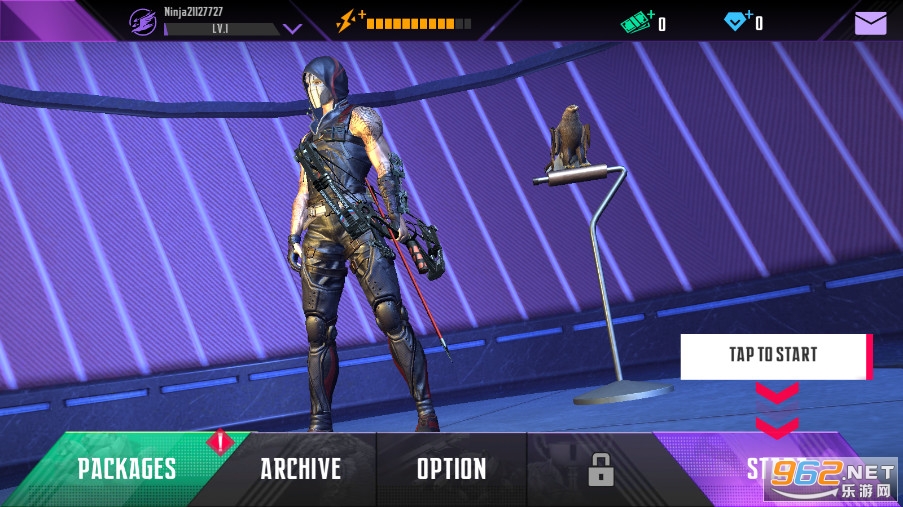Add more blue diamonds

pos(737,20)
